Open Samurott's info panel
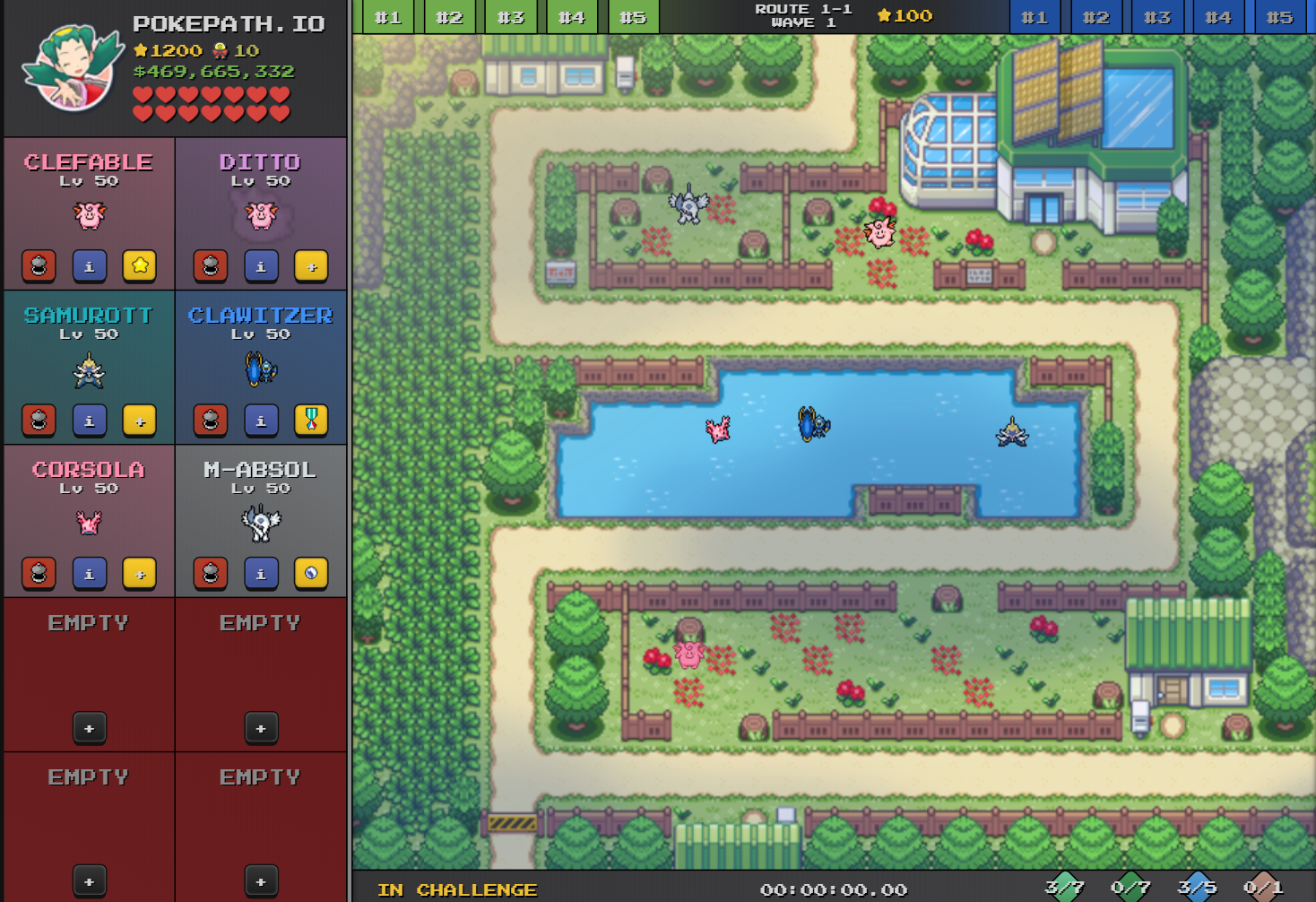This screenshot has height=902, width=1316. tap(89, 420)
